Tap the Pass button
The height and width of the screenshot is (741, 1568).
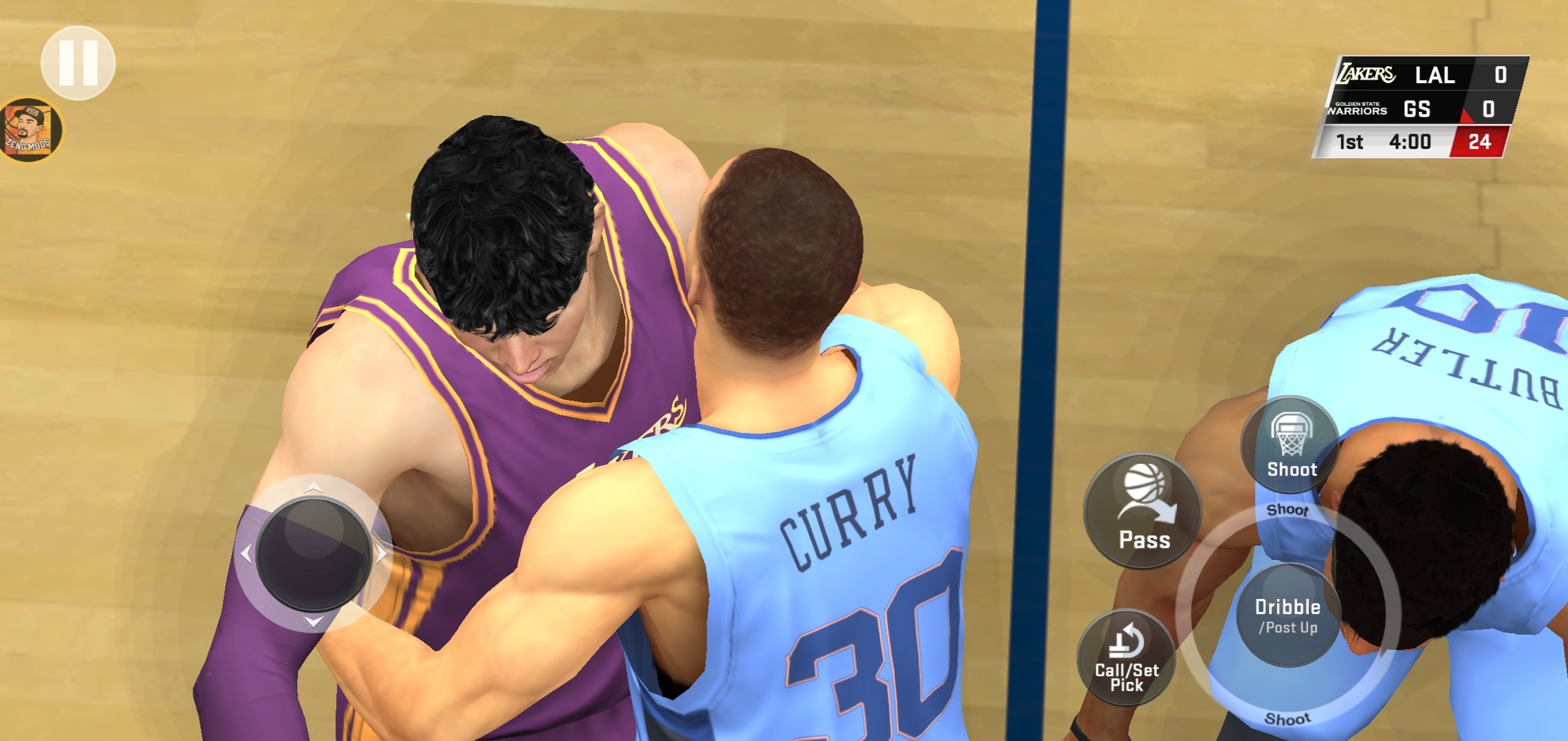(x=1143, y=511)
